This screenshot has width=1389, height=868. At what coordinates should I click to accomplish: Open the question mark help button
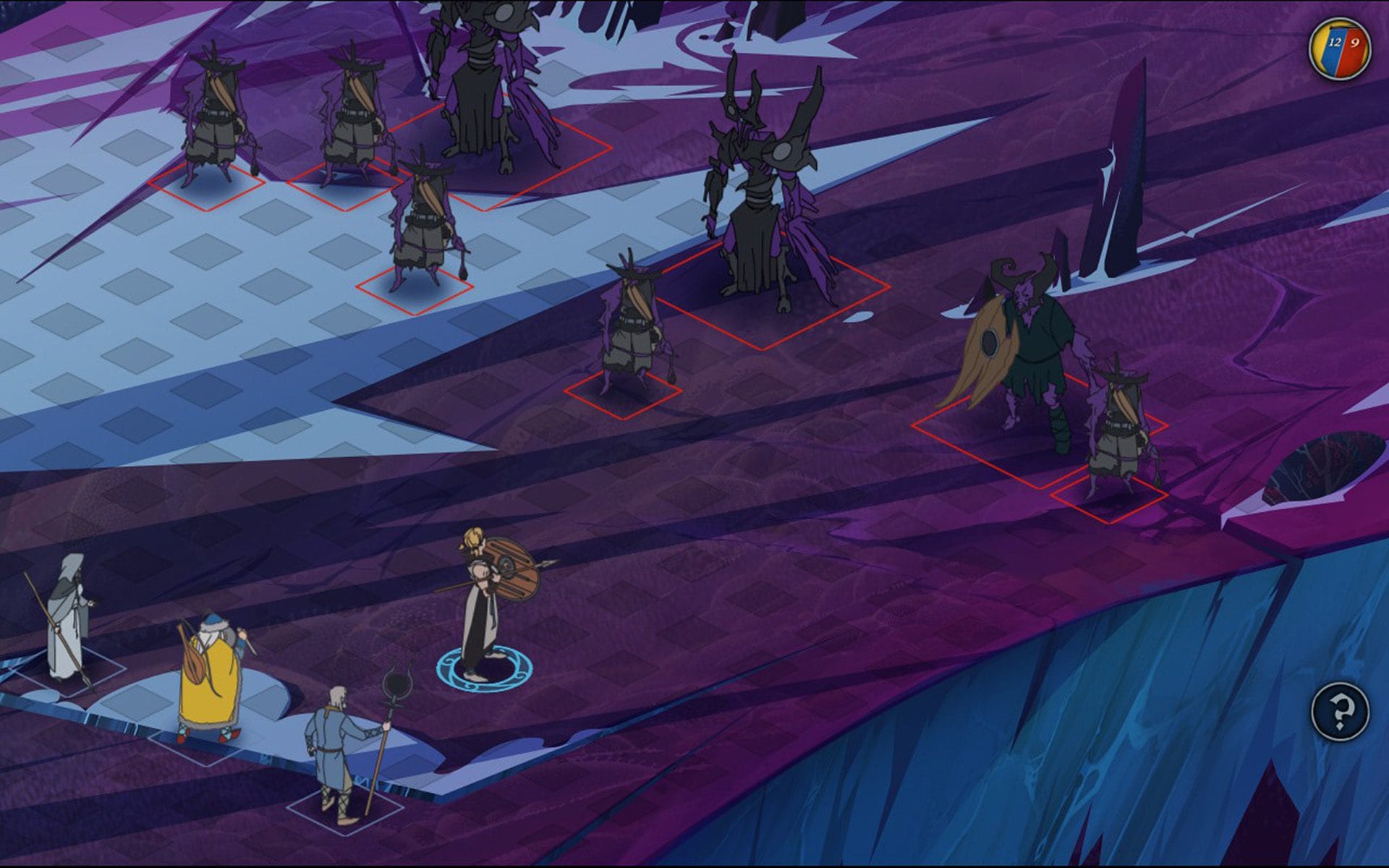point(1340,712)
